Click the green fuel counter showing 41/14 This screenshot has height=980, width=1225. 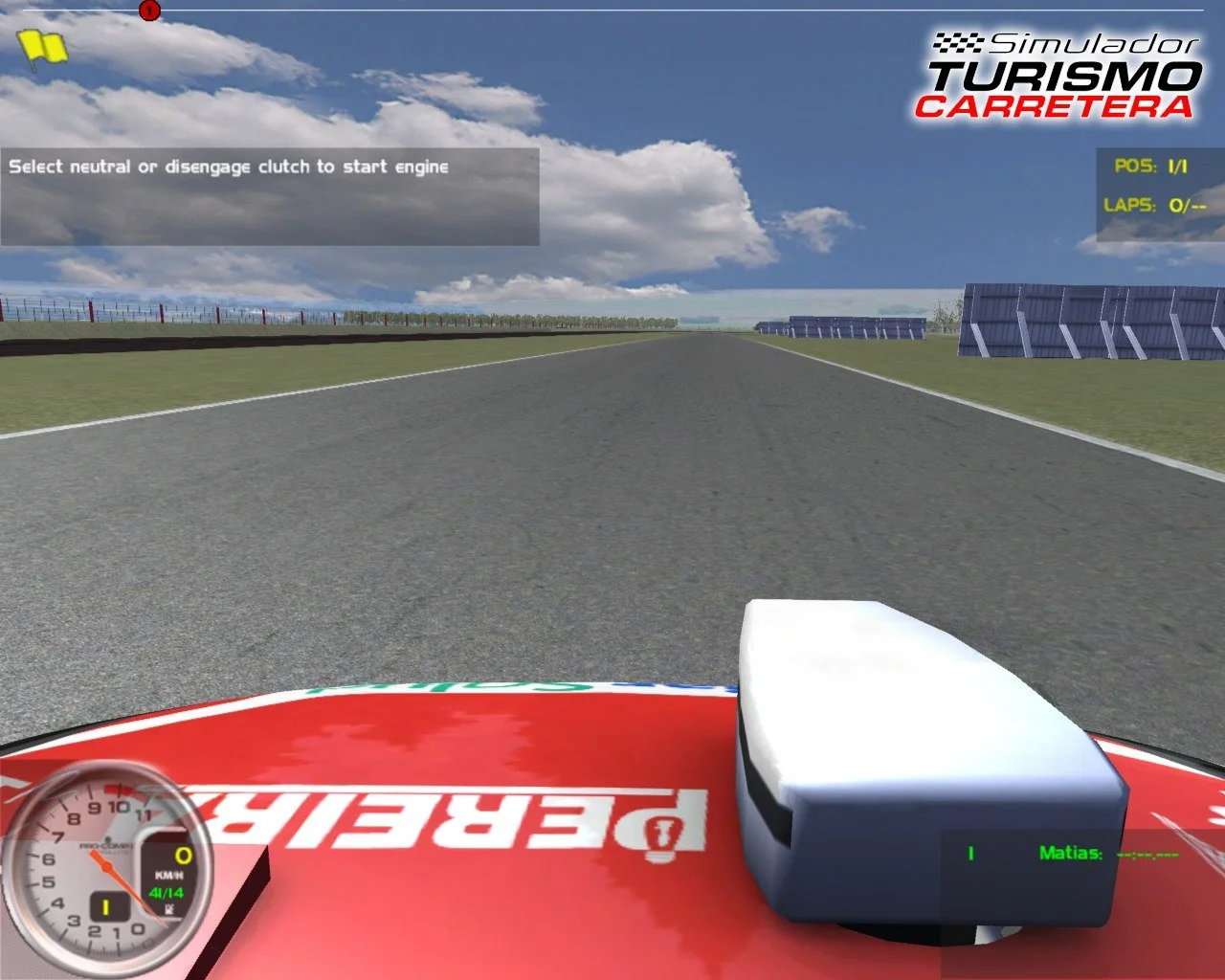[x=167, y=893]
